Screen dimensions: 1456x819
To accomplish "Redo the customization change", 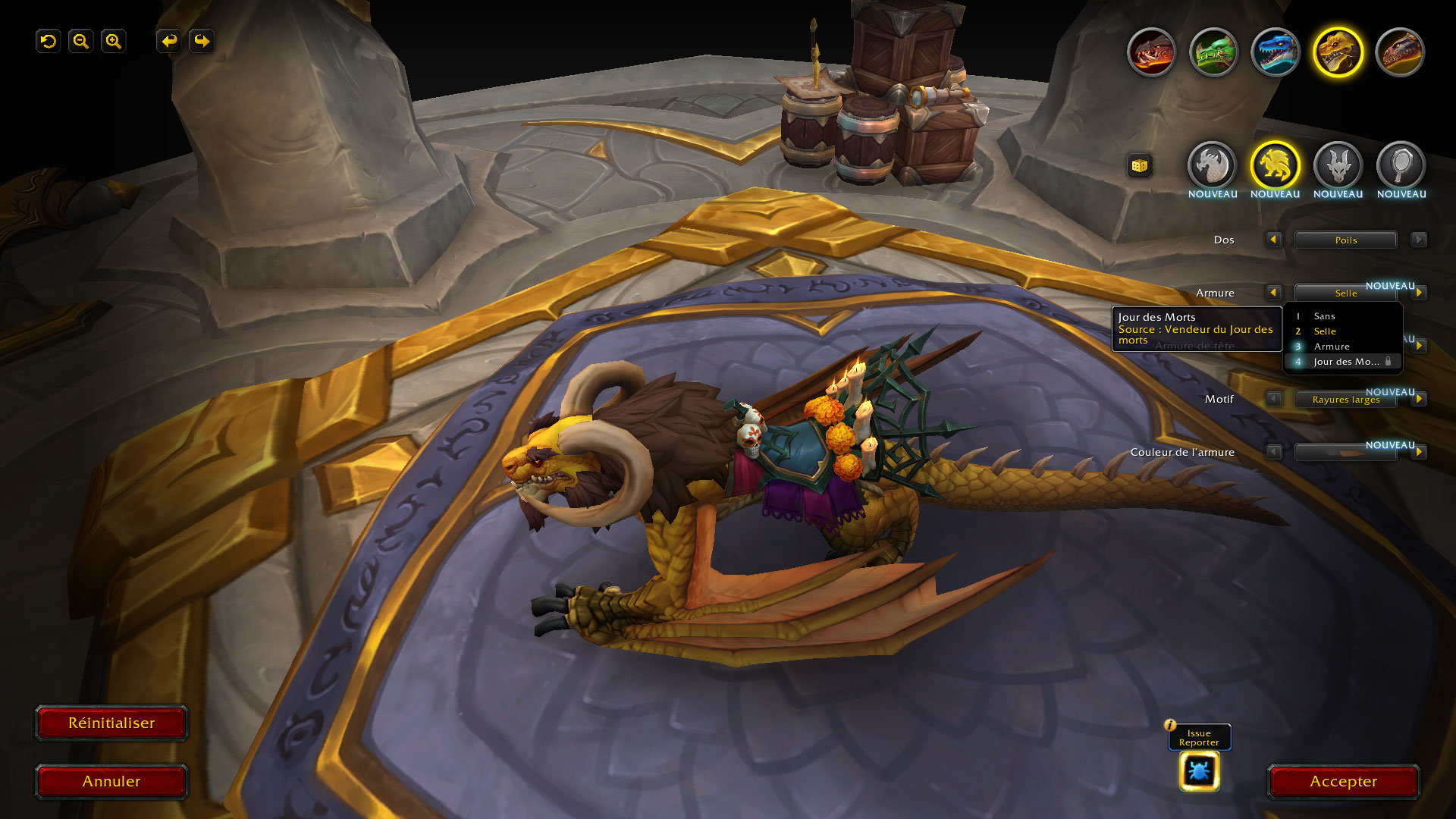I will (x=202, y=41).
